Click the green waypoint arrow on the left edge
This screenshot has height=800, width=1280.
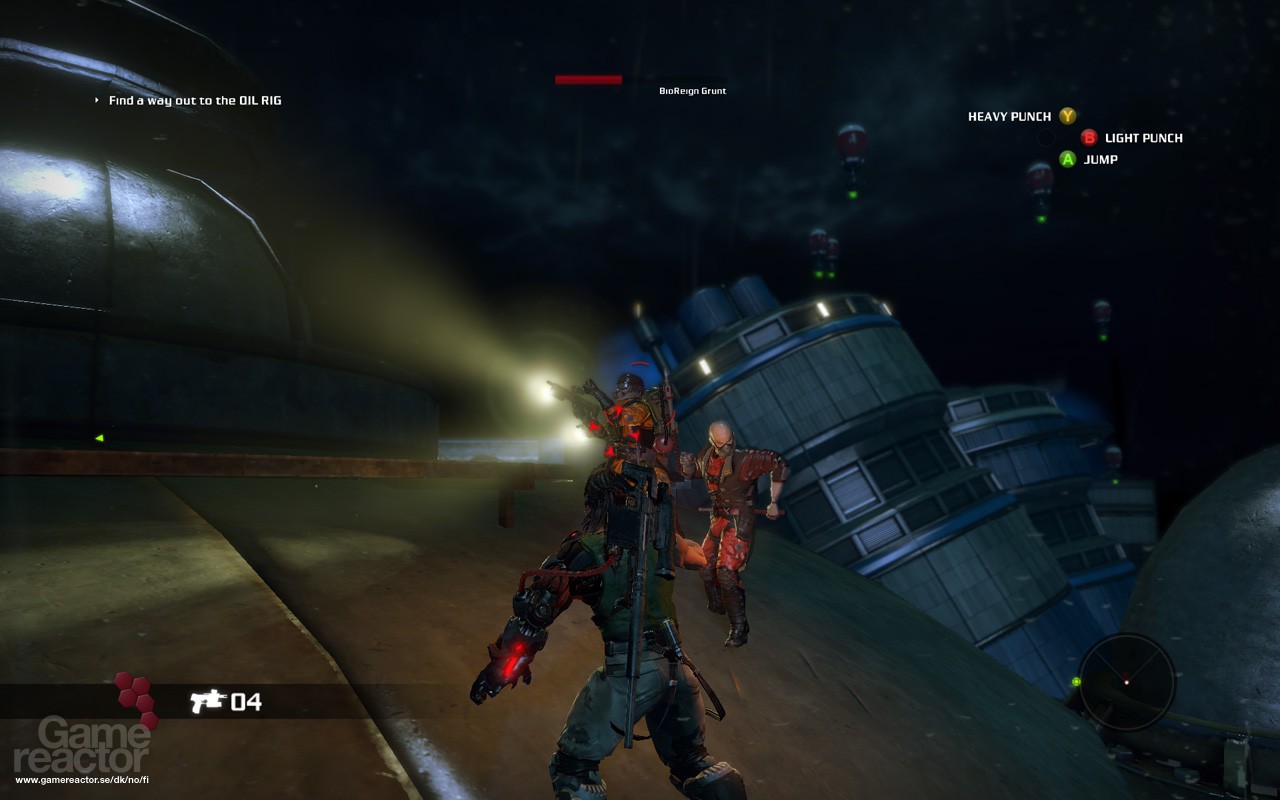[97, 437]
